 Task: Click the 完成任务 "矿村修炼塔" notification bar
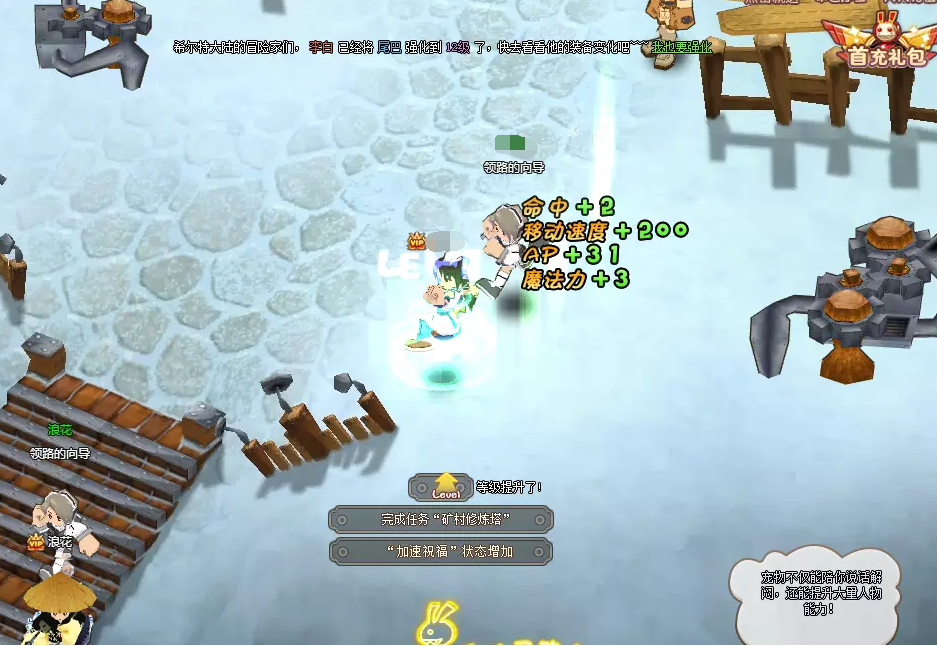click(x=441, y=520)
